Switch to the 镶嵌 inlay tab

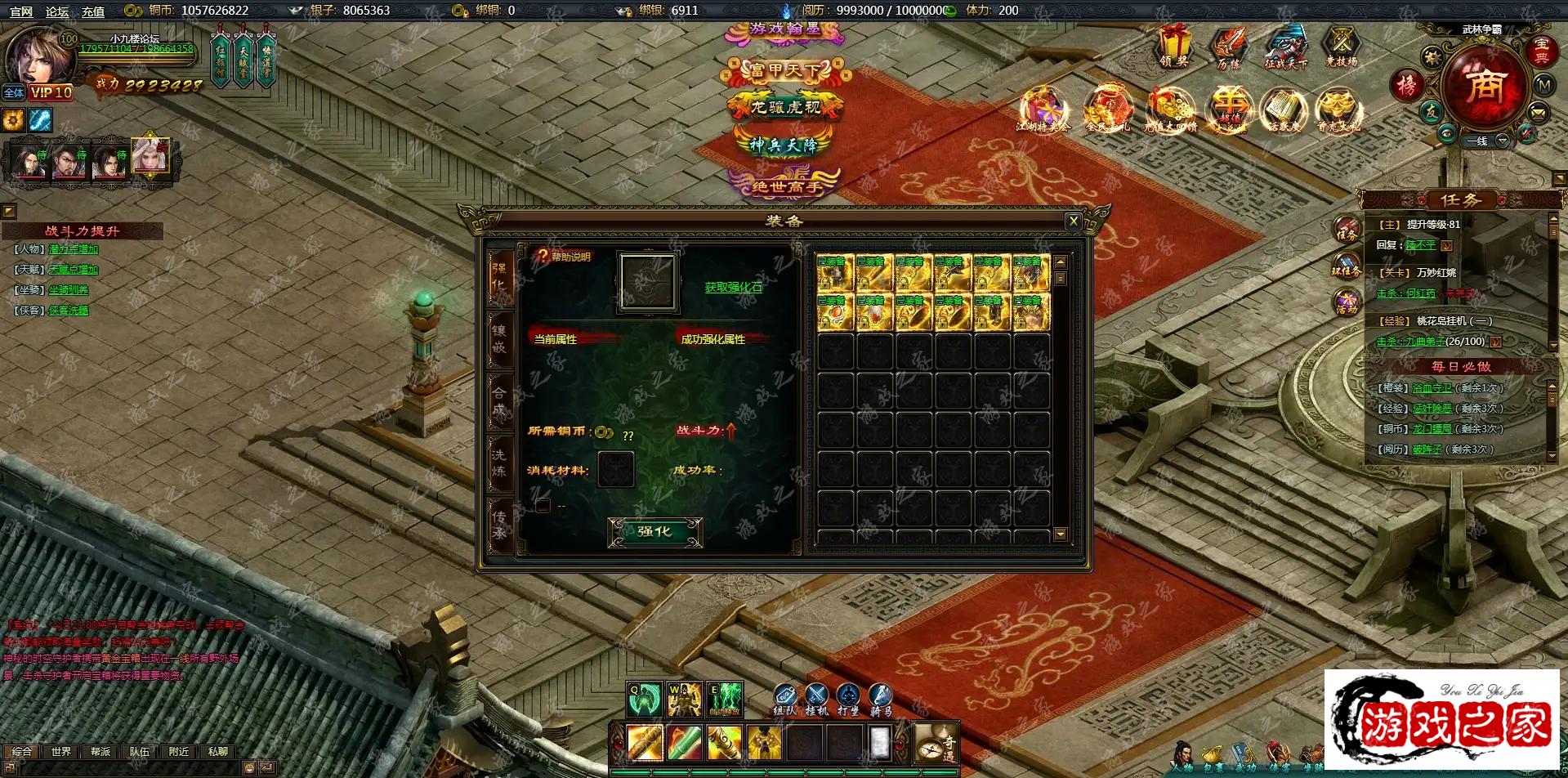499,339
